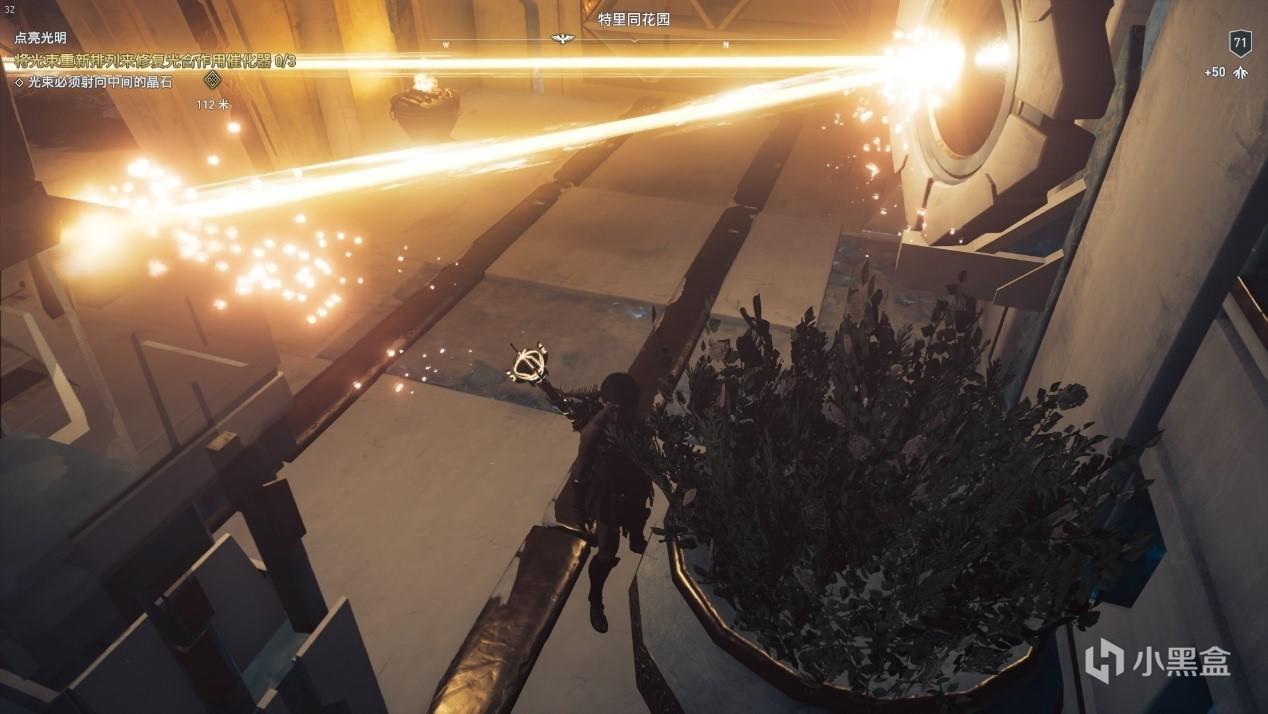Open the 点亮光明 quest tracker title

pos(41,38)
